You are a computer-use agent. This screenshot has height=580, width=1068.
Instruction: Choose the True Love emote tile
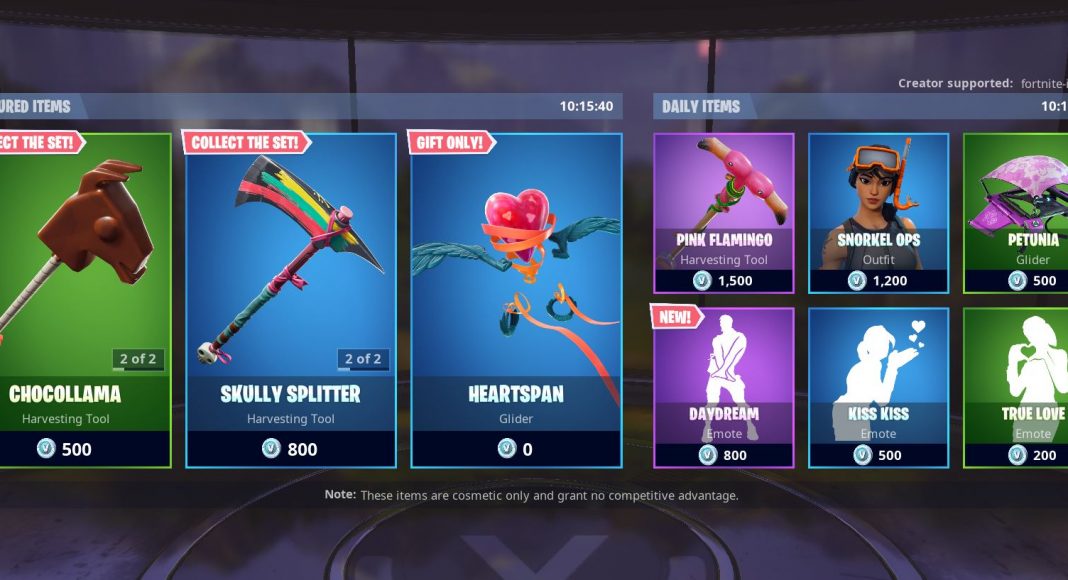1016,387
